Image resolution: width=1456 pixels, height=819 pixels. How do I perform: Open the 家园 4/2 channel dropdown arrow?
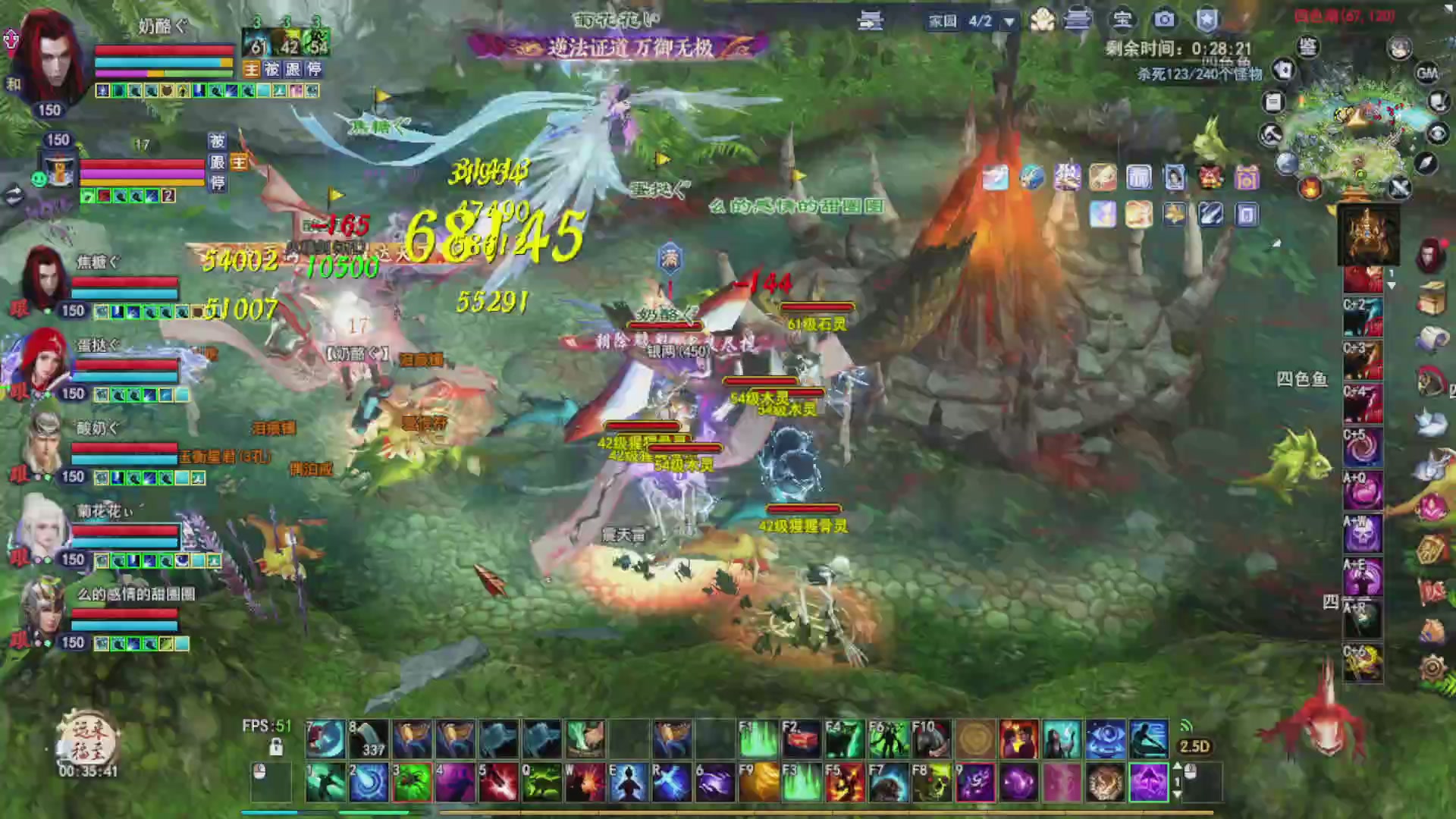(1009, 22)
